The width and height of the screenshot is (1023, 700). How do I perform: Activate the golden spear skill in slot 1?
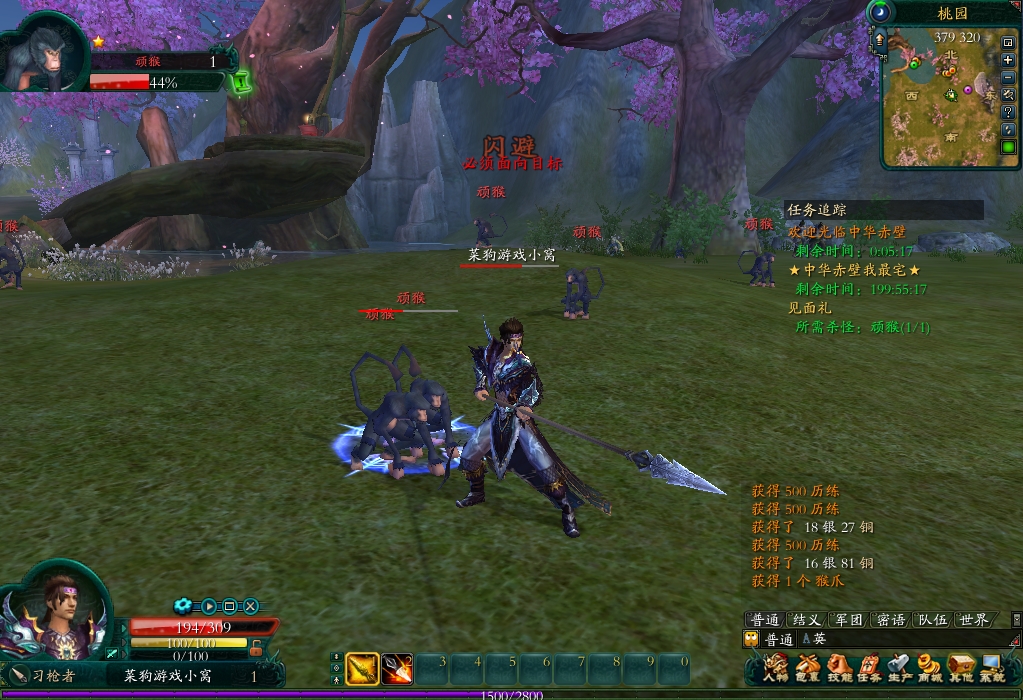(362, 667)
